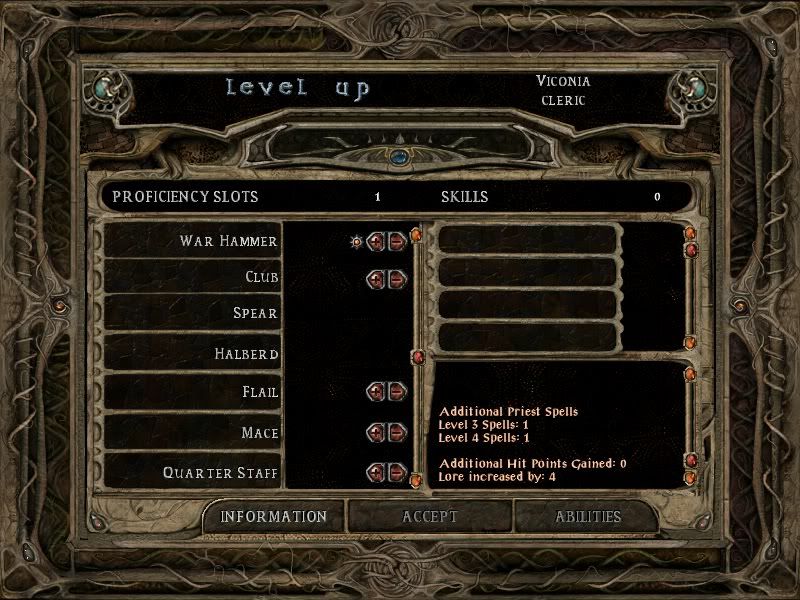
Task: Remove a proficiency point from War Hammer
Action: (397, 241)
